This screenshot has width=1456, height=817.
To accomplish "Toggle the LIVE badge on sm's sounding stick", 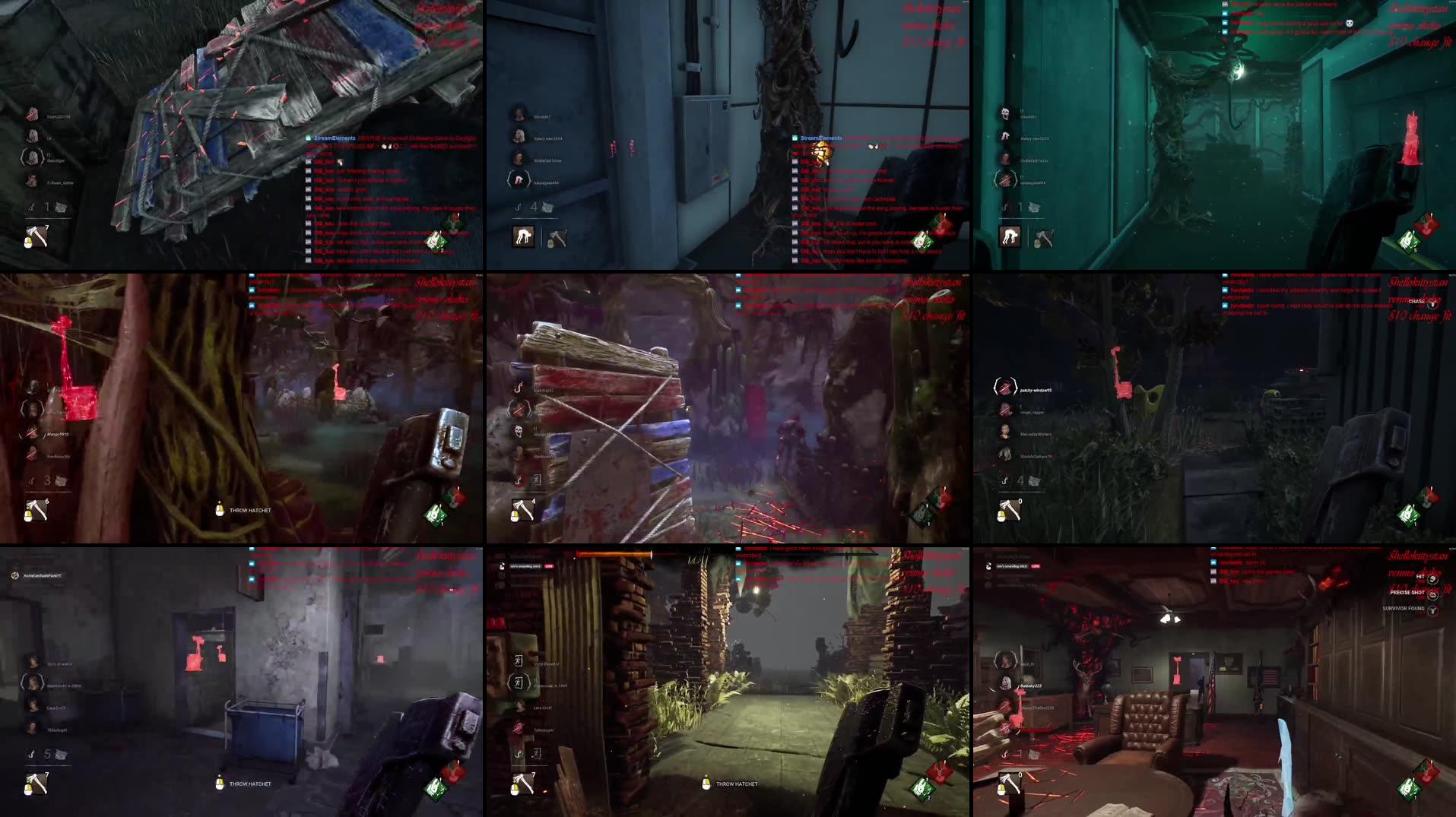I will tap(549, 566).
